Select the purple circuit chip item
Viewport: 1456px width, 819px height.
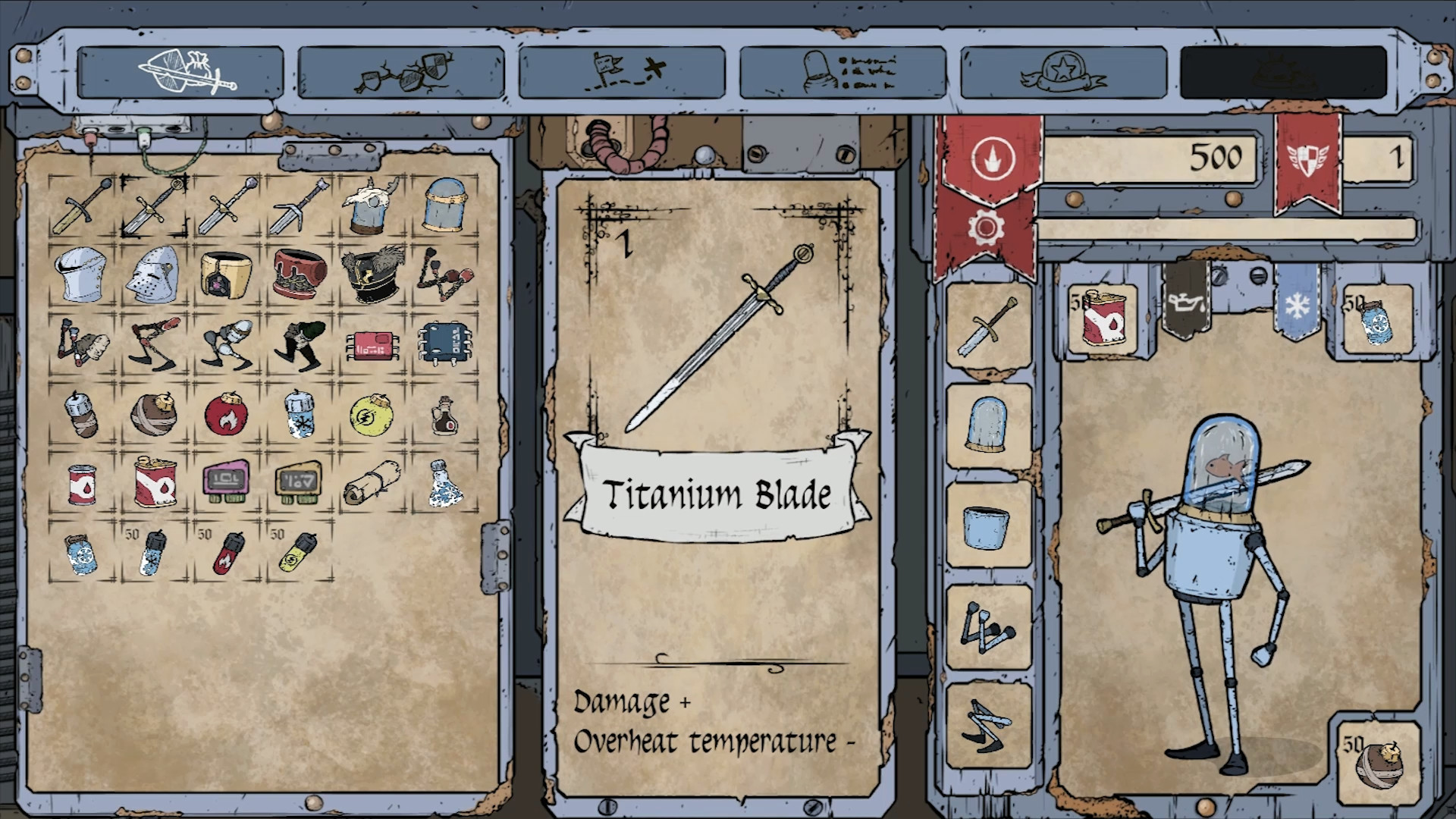point(227,481)
